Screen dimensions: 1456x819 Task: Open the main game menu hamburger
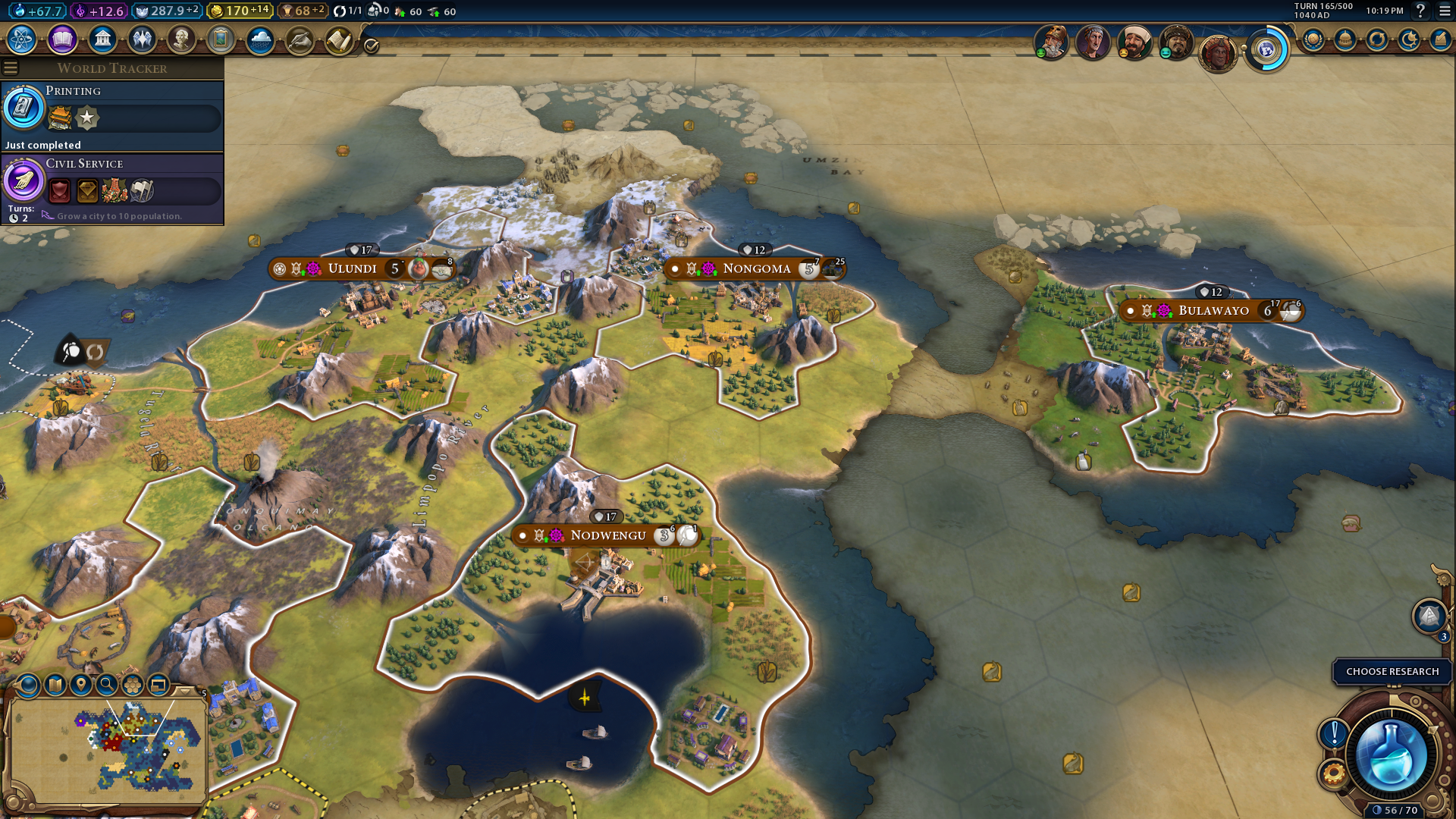[x=1445, y=11]
